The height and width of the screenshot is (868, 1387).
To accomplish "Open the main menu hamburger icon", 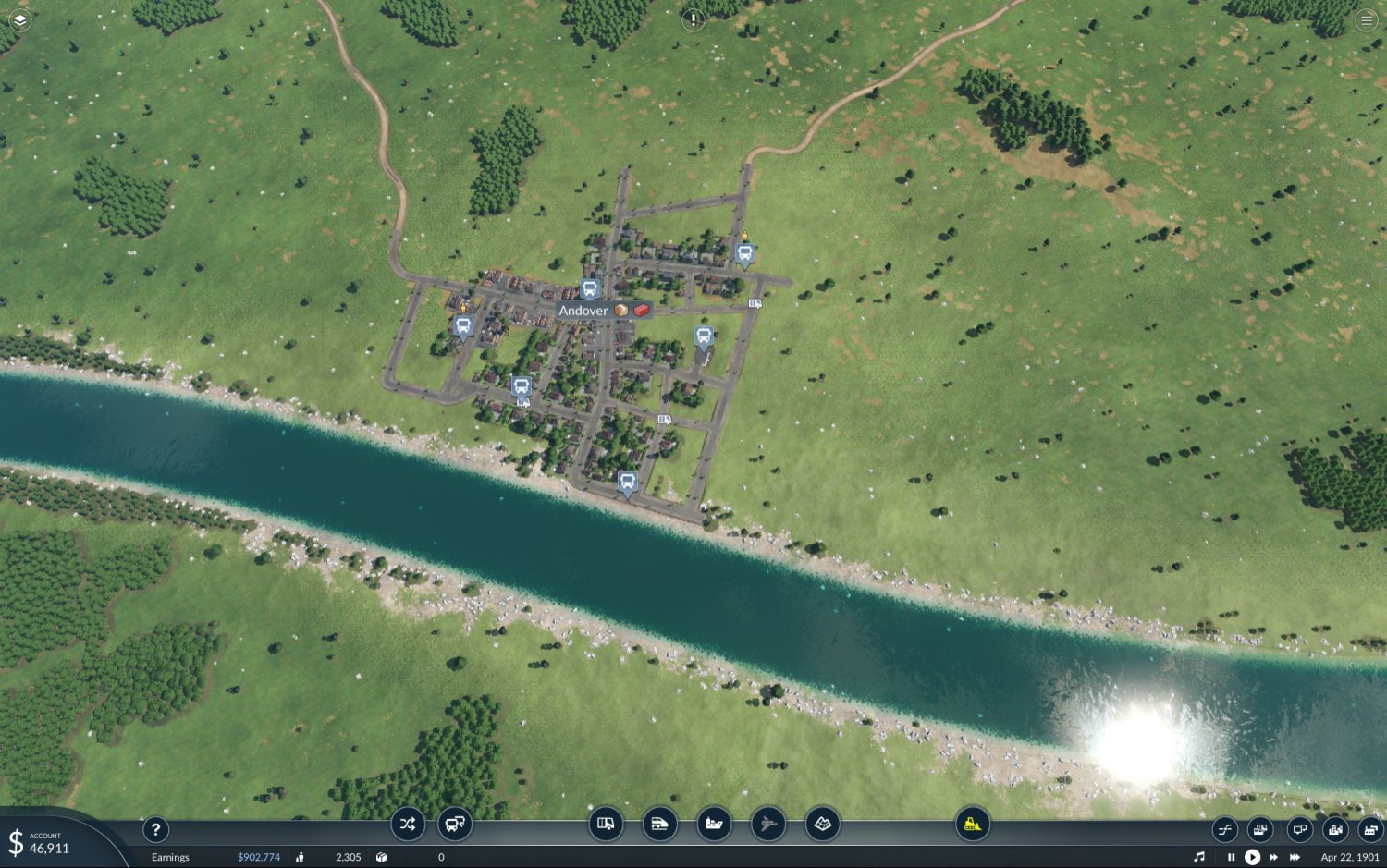I will [1367, 19].
